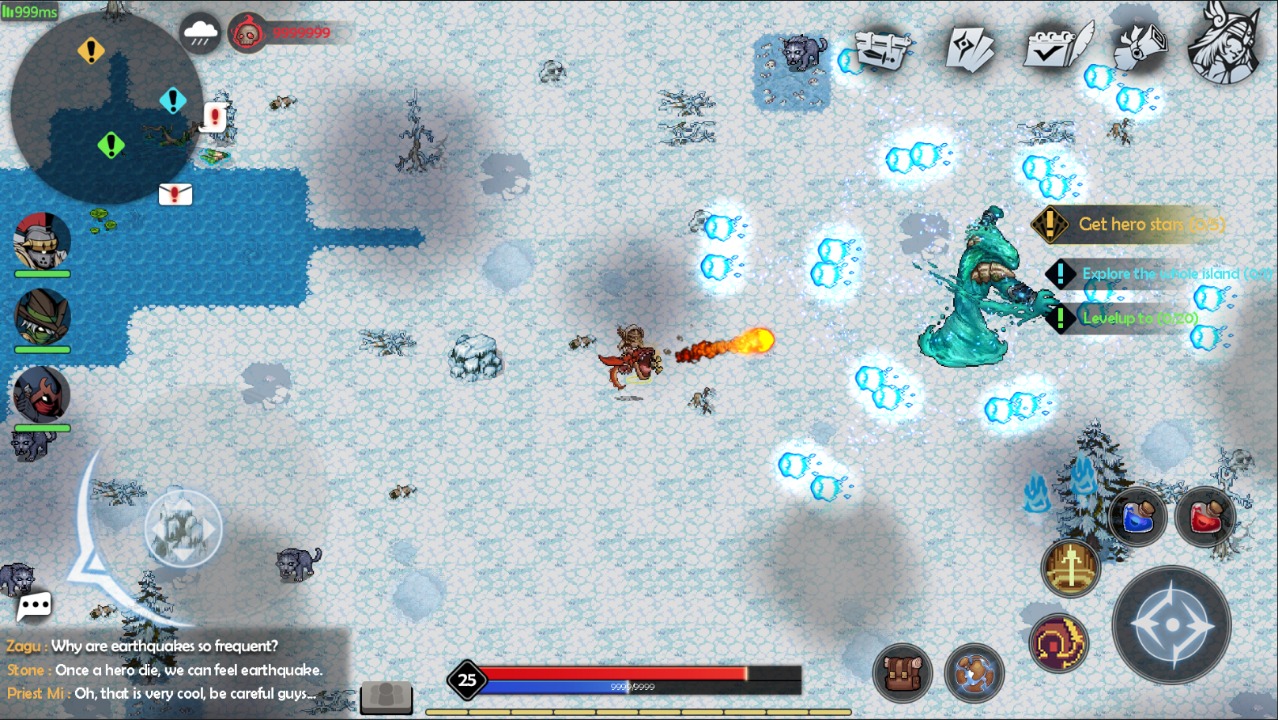Tap the main attack button
Image resolution: width=1278 pixels, height=720 pixels.
(1171, 625)
